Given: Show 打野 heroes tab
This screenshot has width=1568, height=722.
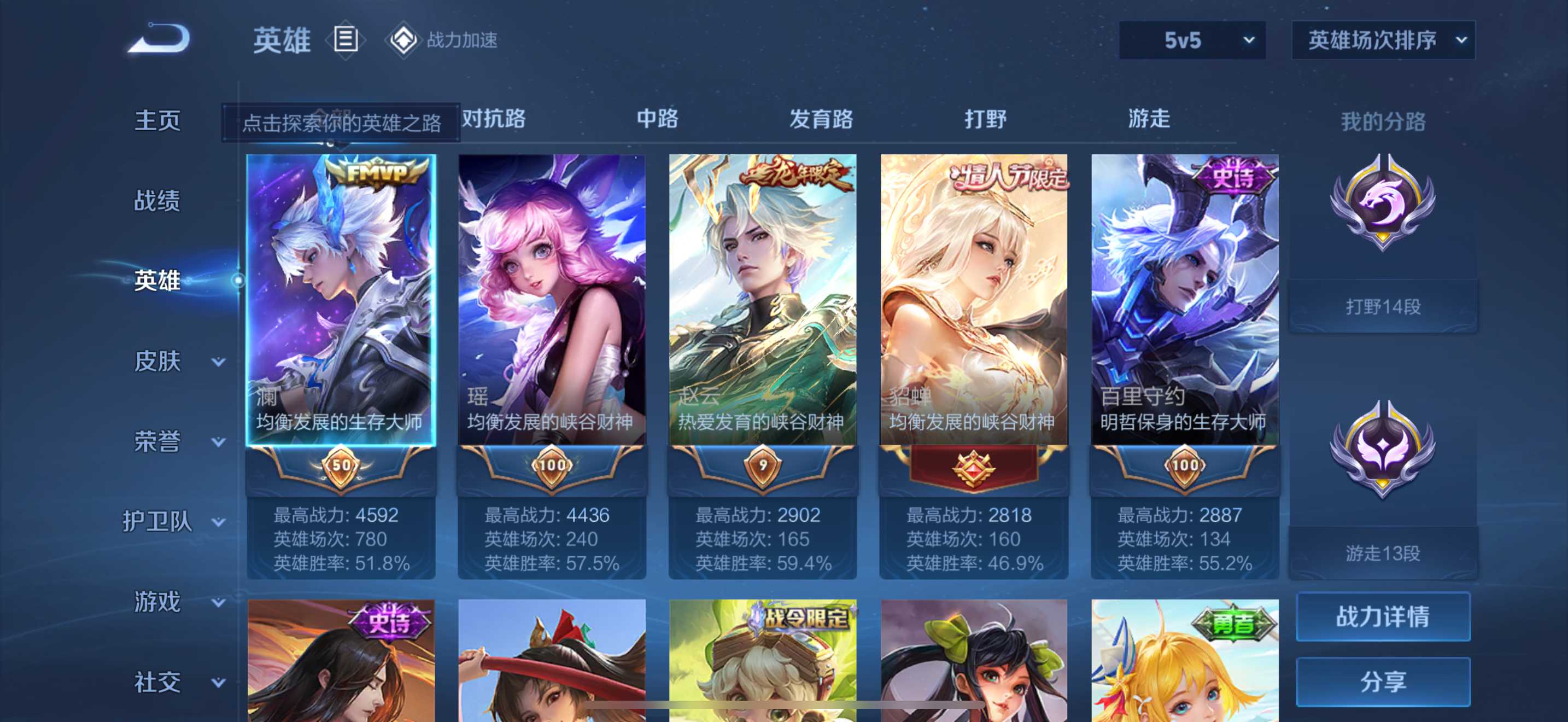Looking at the screenshot, I should (x=985, y=119).
